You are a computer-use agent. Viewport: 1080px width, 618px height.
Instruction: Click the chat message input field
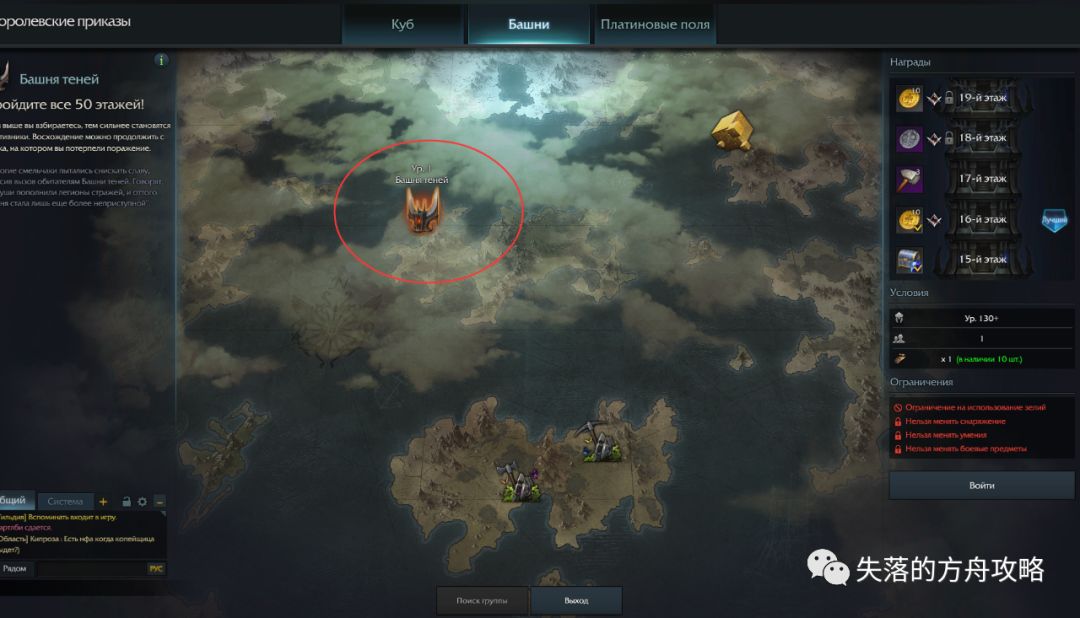coord(88,568)
